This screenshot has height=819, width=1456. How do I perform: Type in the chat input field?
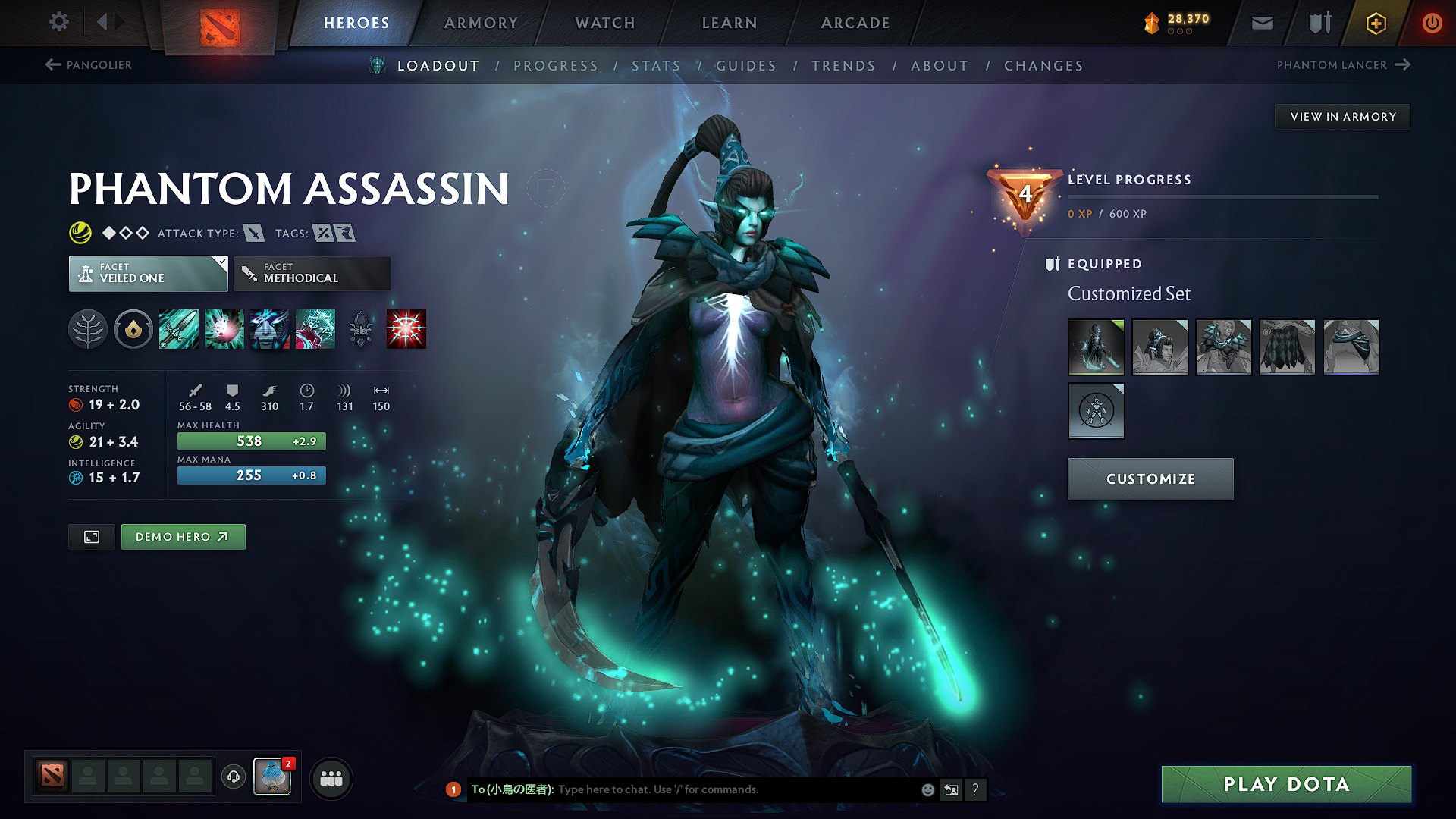pyautogui.click(x=720, y=789)
